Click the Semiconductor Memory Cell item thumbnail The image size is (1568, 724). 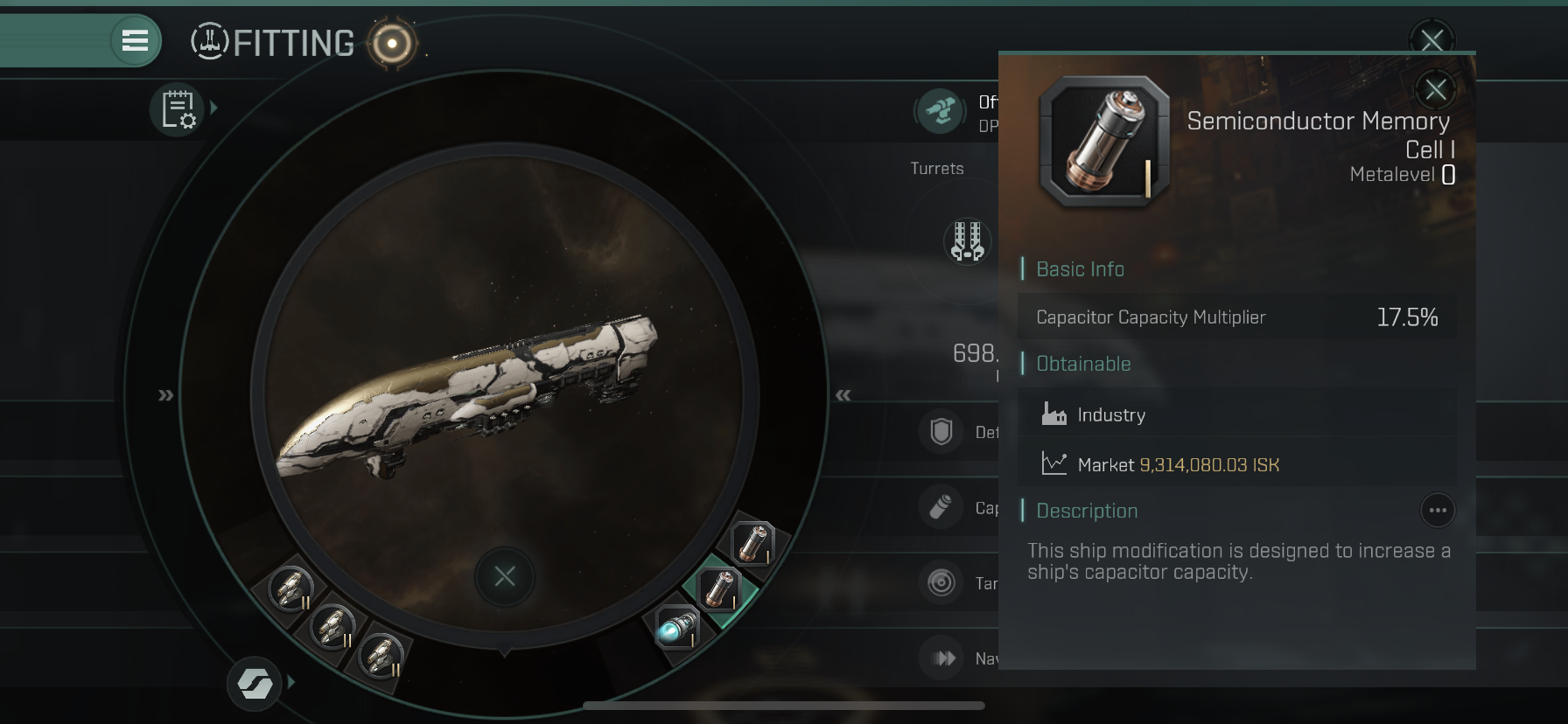click(1104, 142)
